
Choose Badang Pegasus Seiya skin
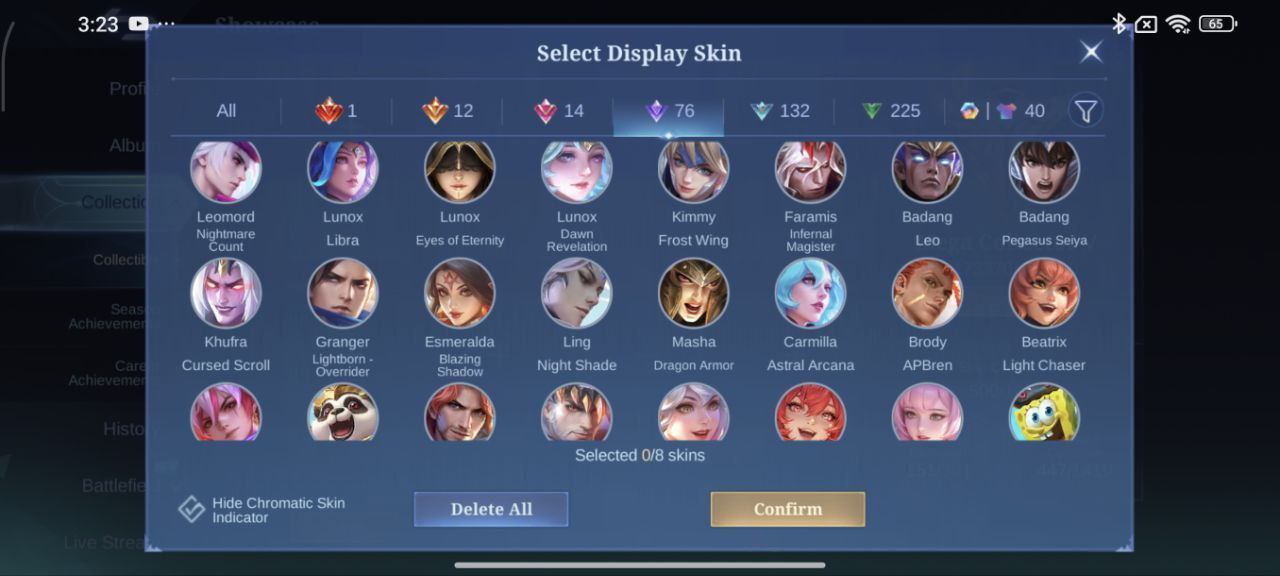[x=1044, y=170]
